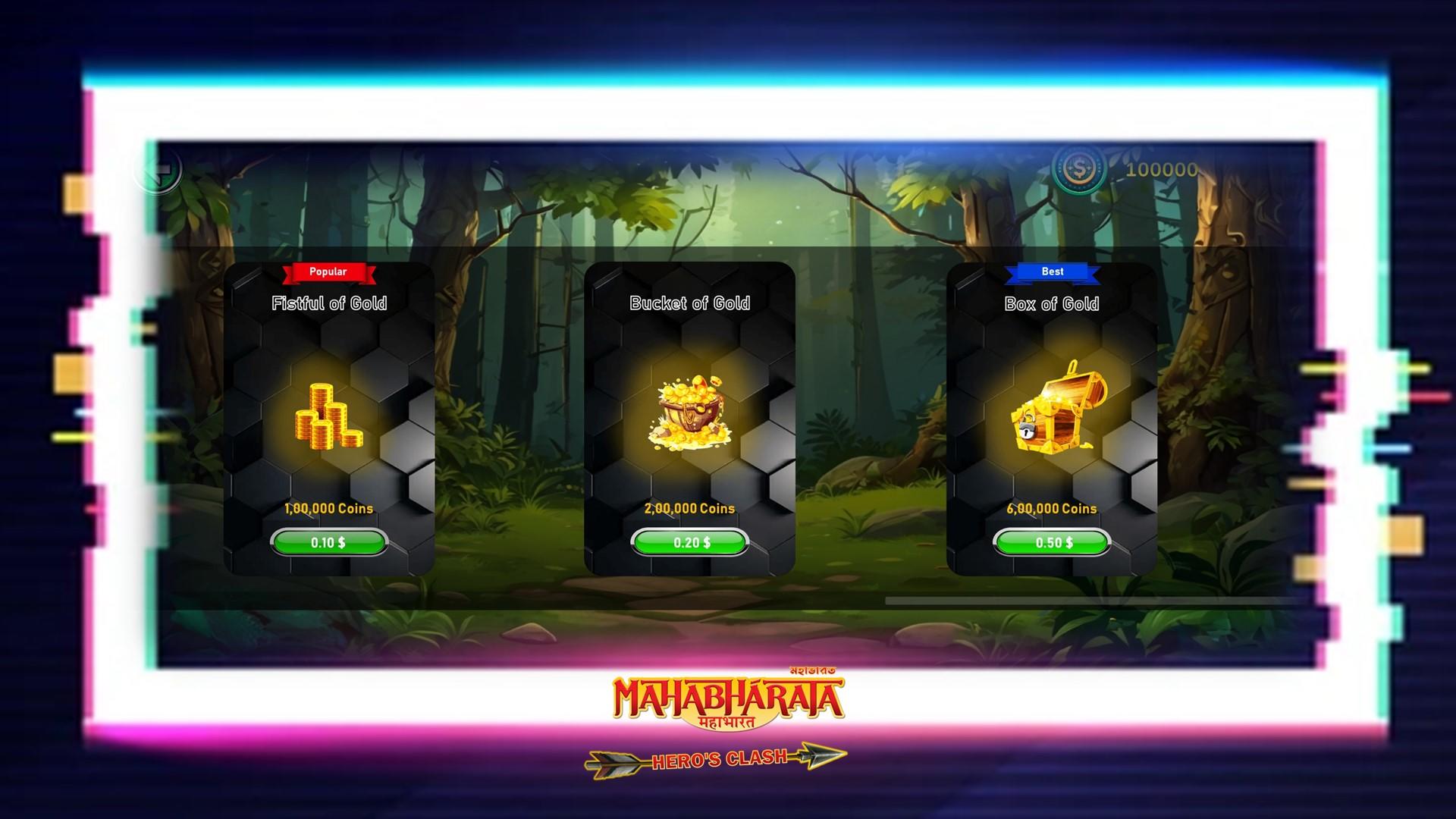Select the Bucket of Gold treasure image

click(689, 413)
